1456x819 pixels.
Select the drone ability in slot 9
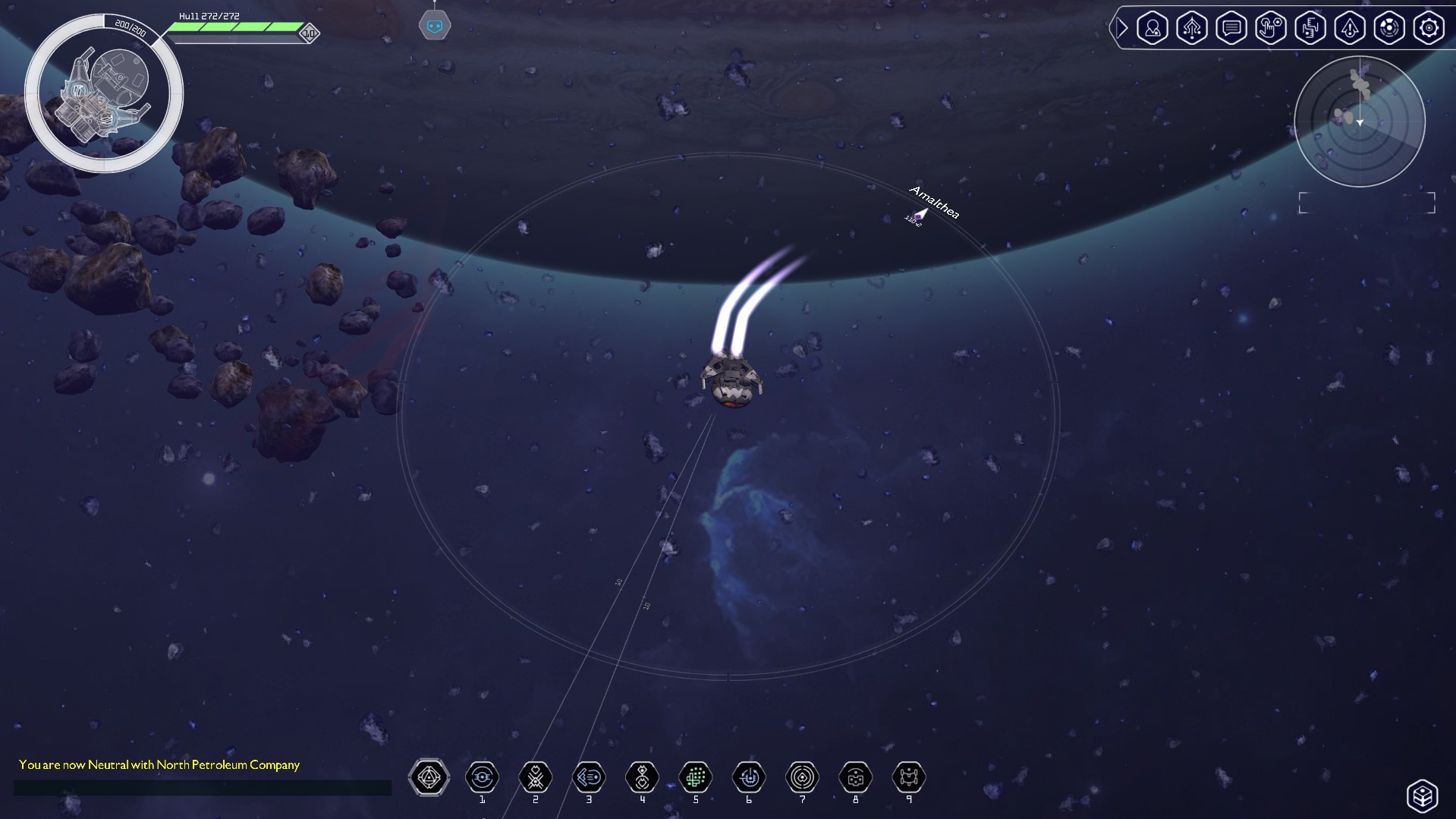click(x=909, y=777)
